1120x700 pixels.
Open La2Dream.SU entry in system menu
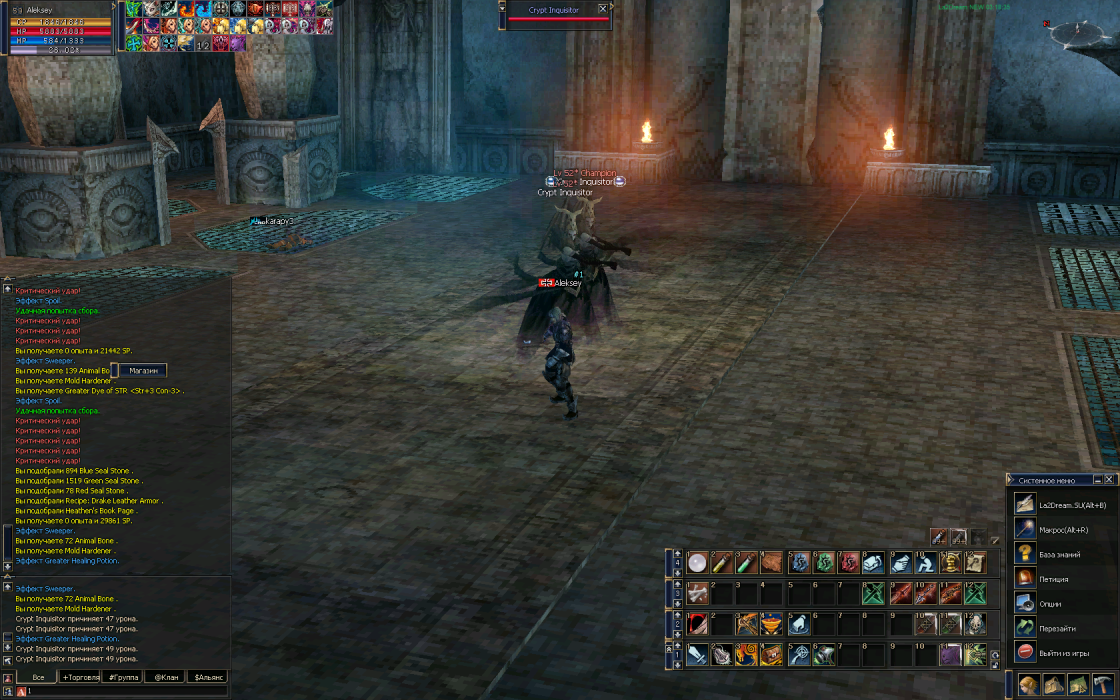coord(1060,505)
